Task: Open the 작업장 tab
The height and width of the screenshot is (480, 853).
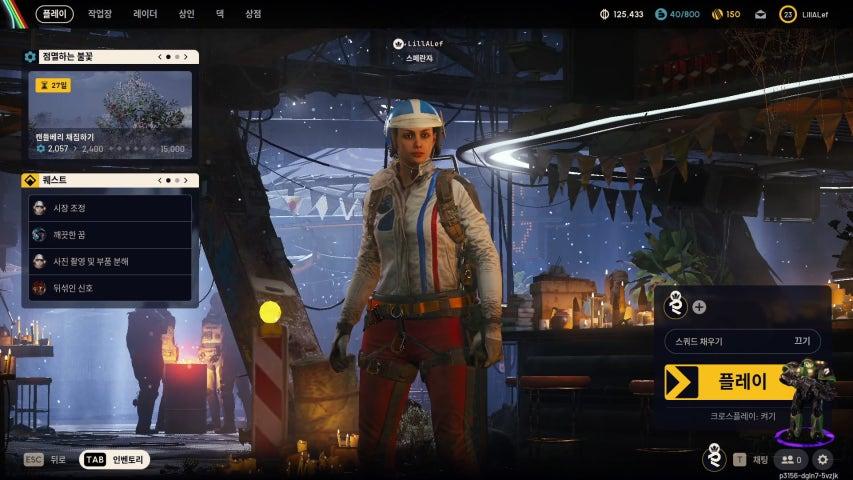Action: click(x=100, y=14)
